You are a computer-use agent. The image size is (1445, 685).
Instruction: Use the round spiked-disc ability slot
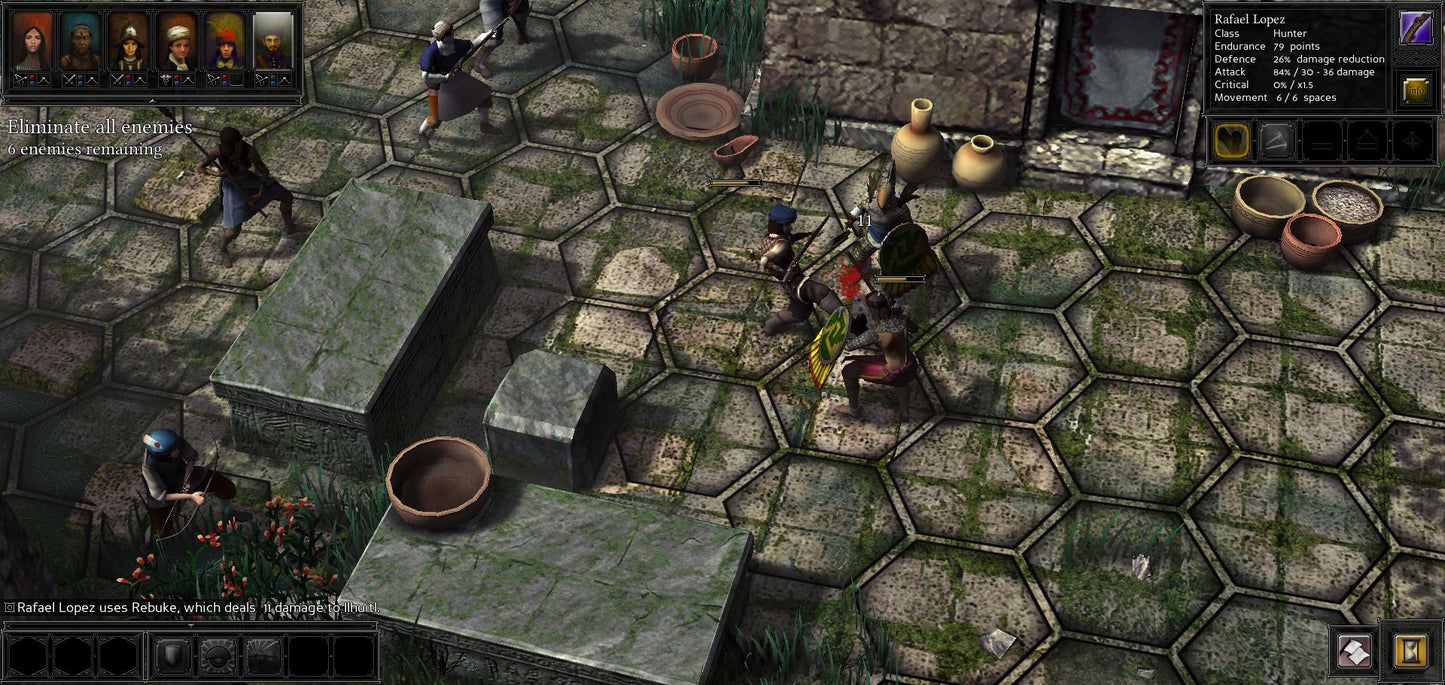coord(217,656)
